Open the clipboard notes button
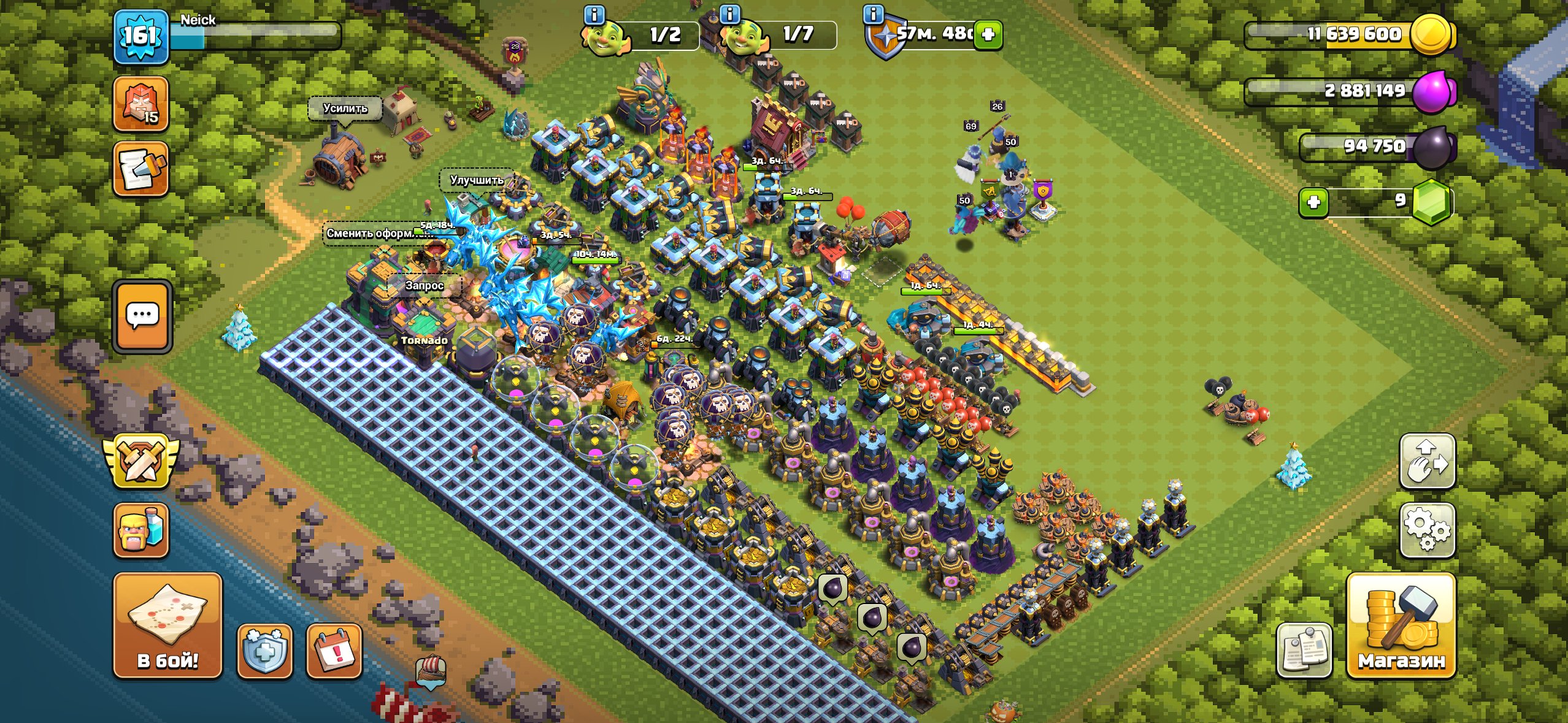Image resolution: width=1568 pixels, height=723 pixels. (1304, 650)
